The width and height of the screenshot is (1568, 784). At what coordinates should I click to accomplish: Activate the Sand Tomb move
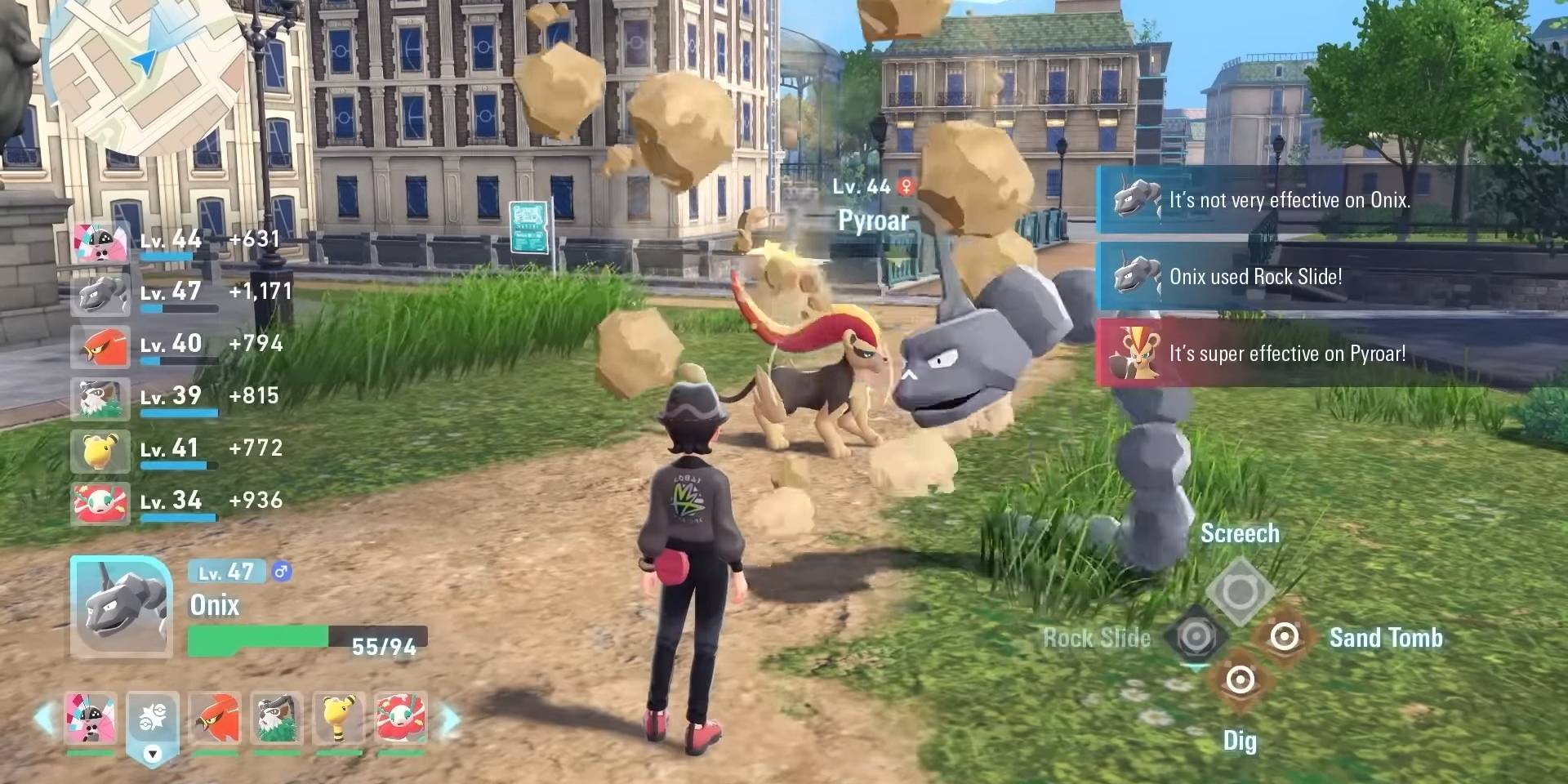1284,636
